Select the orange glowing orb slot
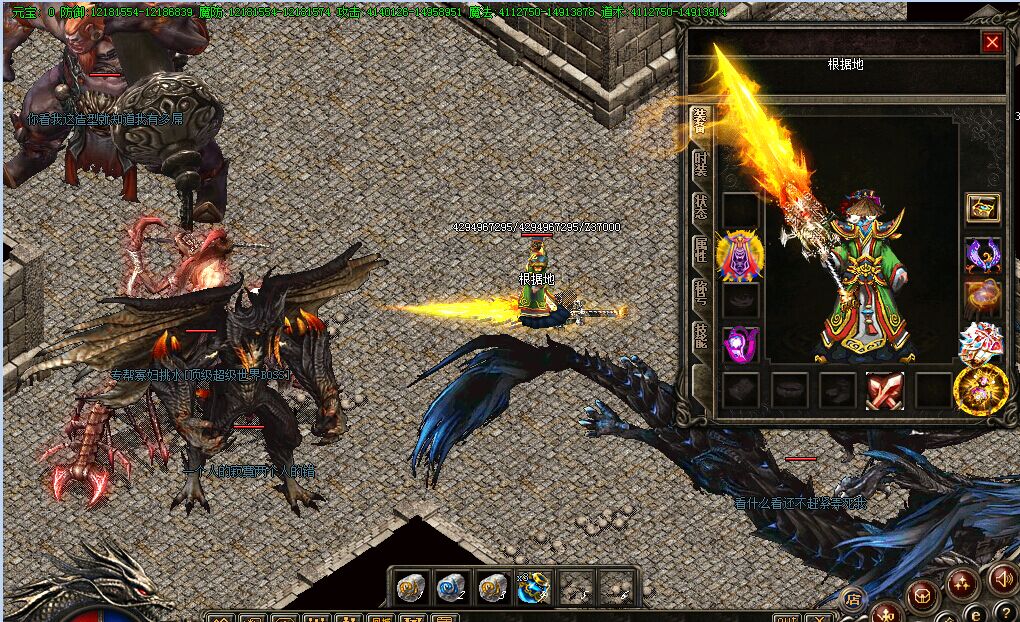Image resolution: width=1020 pixels, height=622 pixels. (x=983, y=298)
